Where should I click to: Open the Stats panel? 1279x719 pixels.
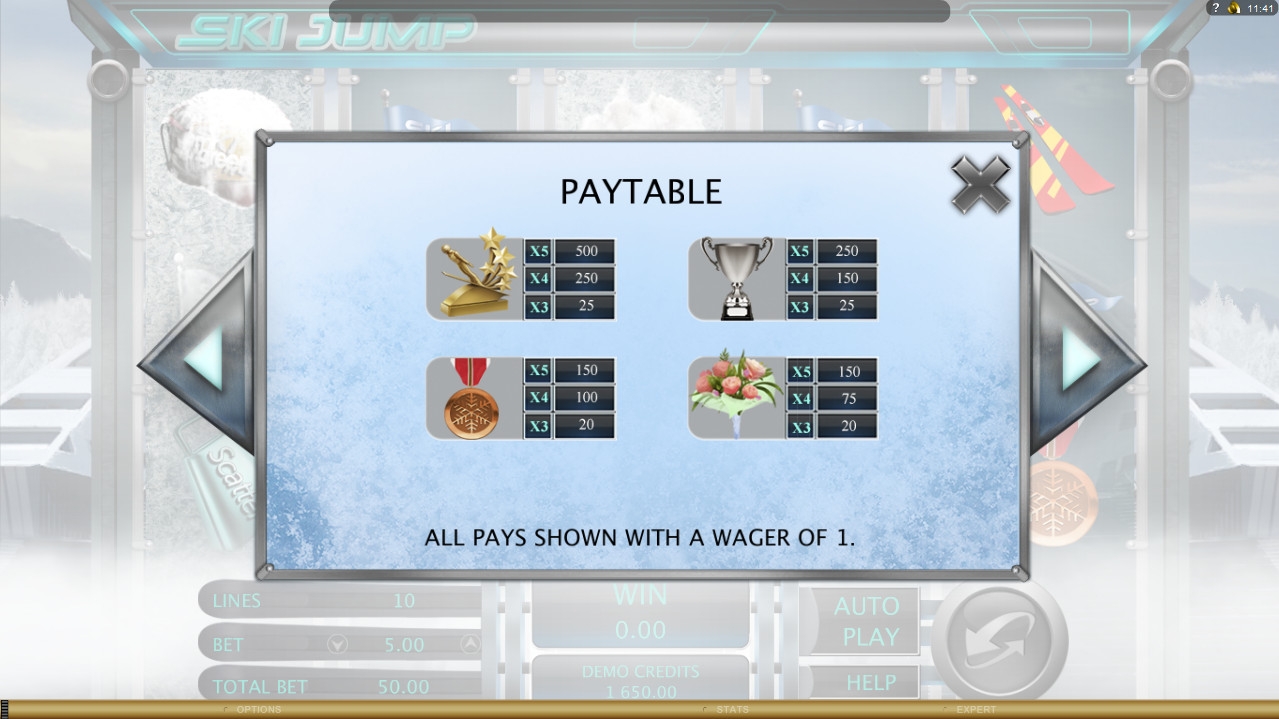pos(731,710)
